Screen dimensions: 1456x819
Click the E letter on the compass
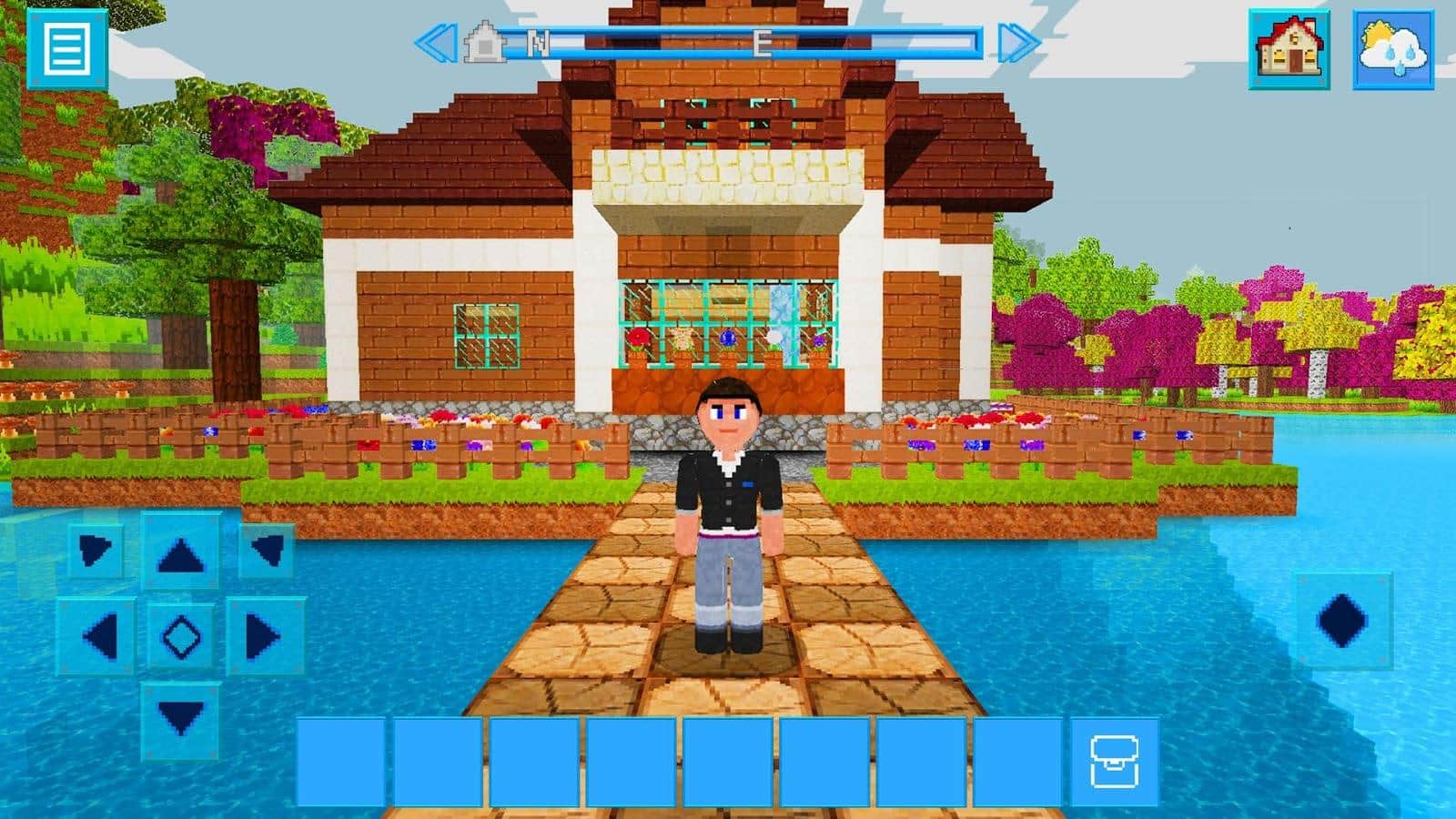(764, 41)
